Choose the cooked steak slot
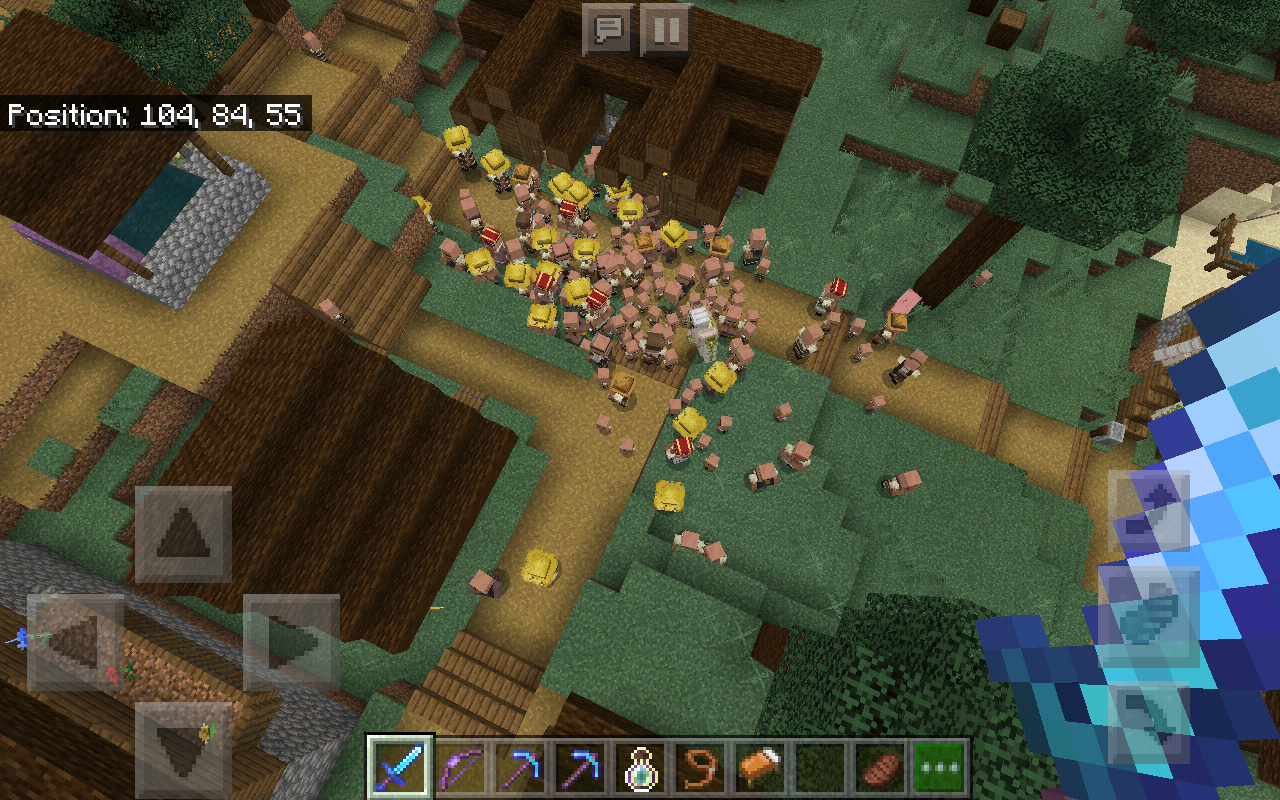Image resolution: width=1280 pixels, height=800 pixels. pyautogui.click(x=882, y=769)
